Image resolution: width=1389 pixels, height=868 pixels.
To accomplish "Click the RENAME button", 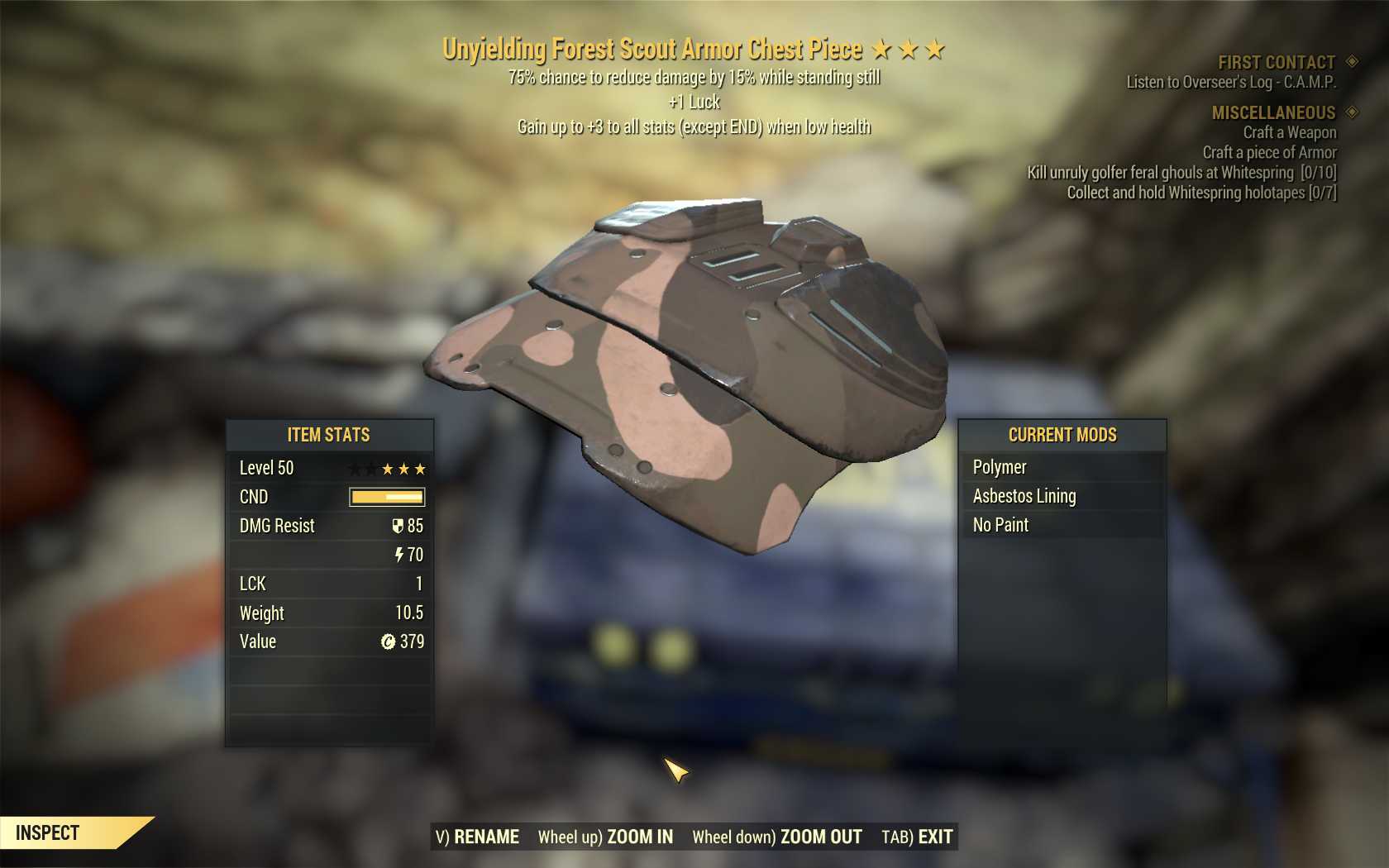I will tap(478, 837).
